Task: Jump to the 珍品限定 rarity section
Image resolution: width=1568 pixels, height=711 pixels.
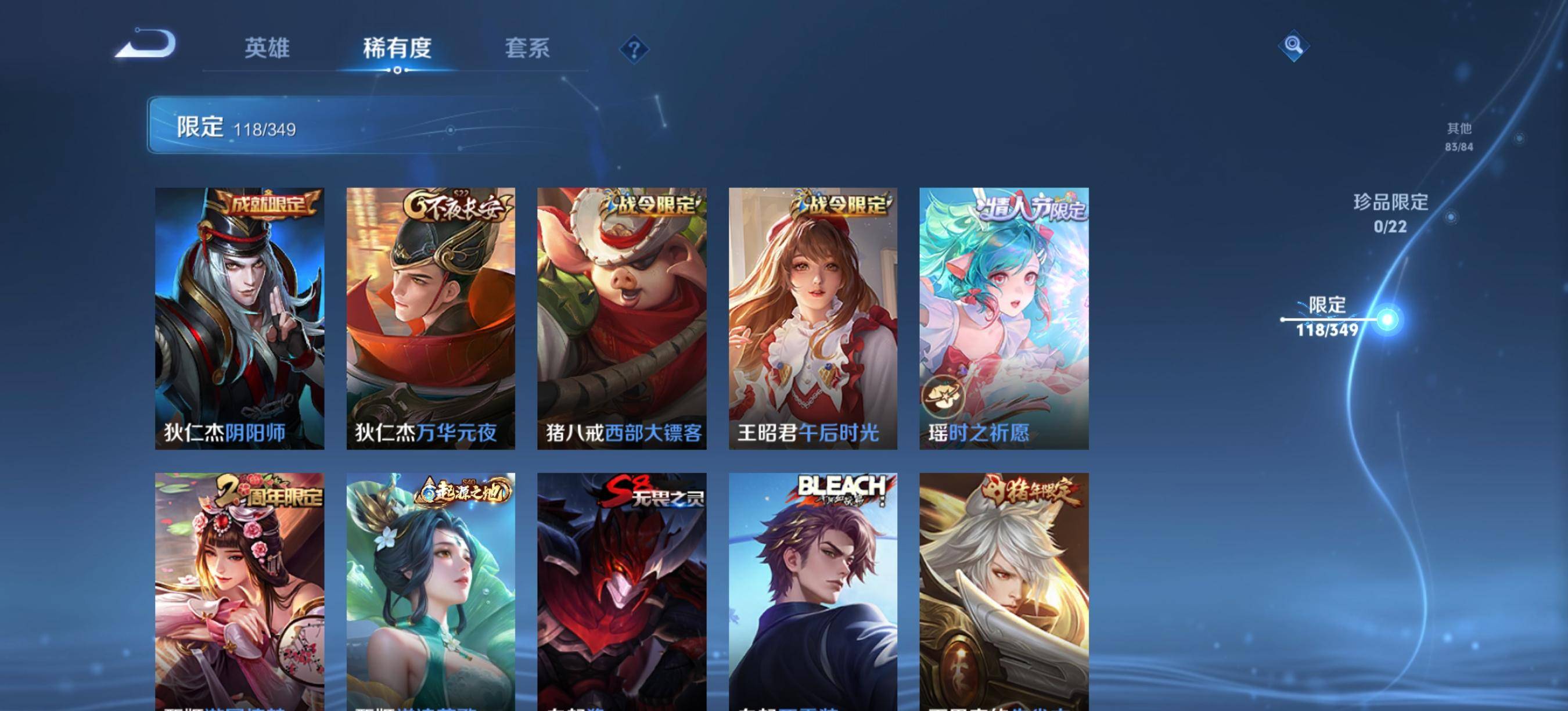Action: [x=1390, y=213]
